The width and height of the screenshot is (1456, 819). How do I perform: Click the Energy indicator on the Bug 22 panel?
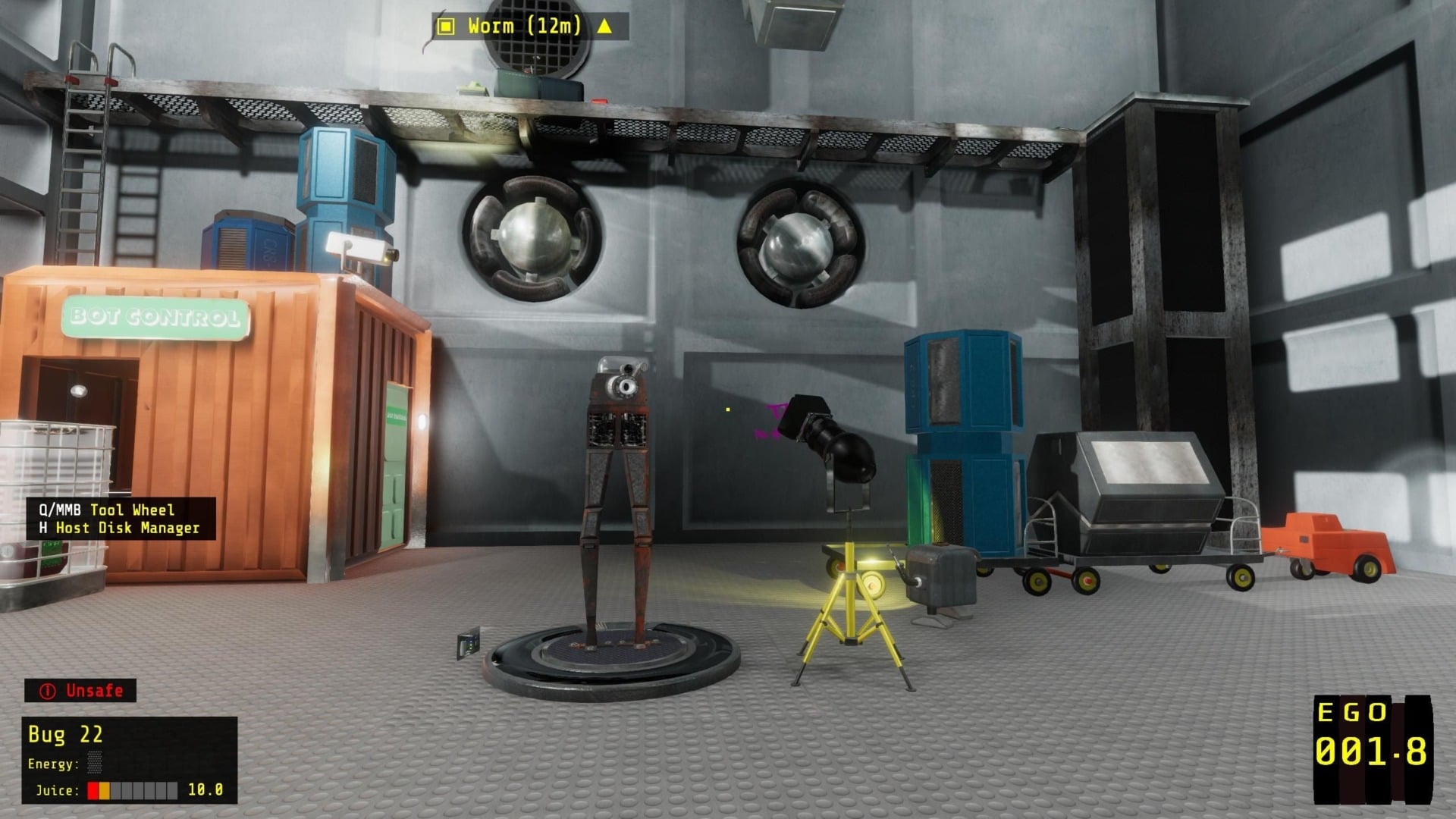95,763
